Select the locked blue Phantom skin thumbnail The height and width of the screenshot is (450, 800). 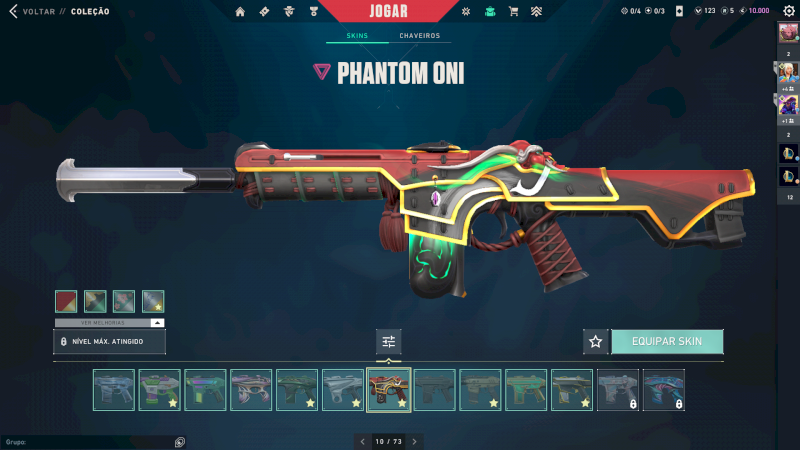(x=663, y=390)
